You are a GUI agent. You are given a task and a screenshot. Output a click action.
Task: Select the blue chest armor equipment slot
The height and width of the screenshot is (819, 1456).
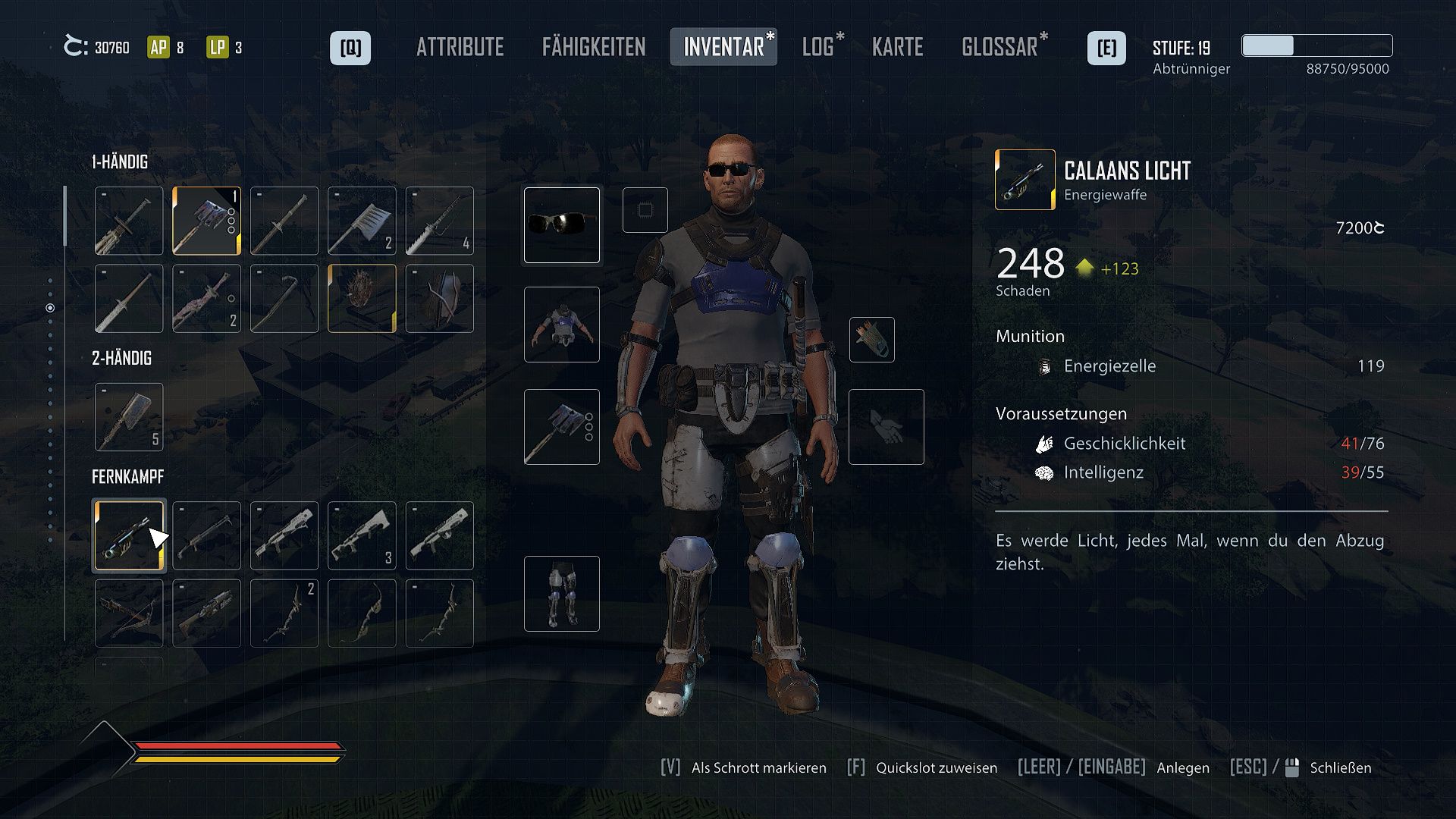pyautogui.click(x=561, y=325)
